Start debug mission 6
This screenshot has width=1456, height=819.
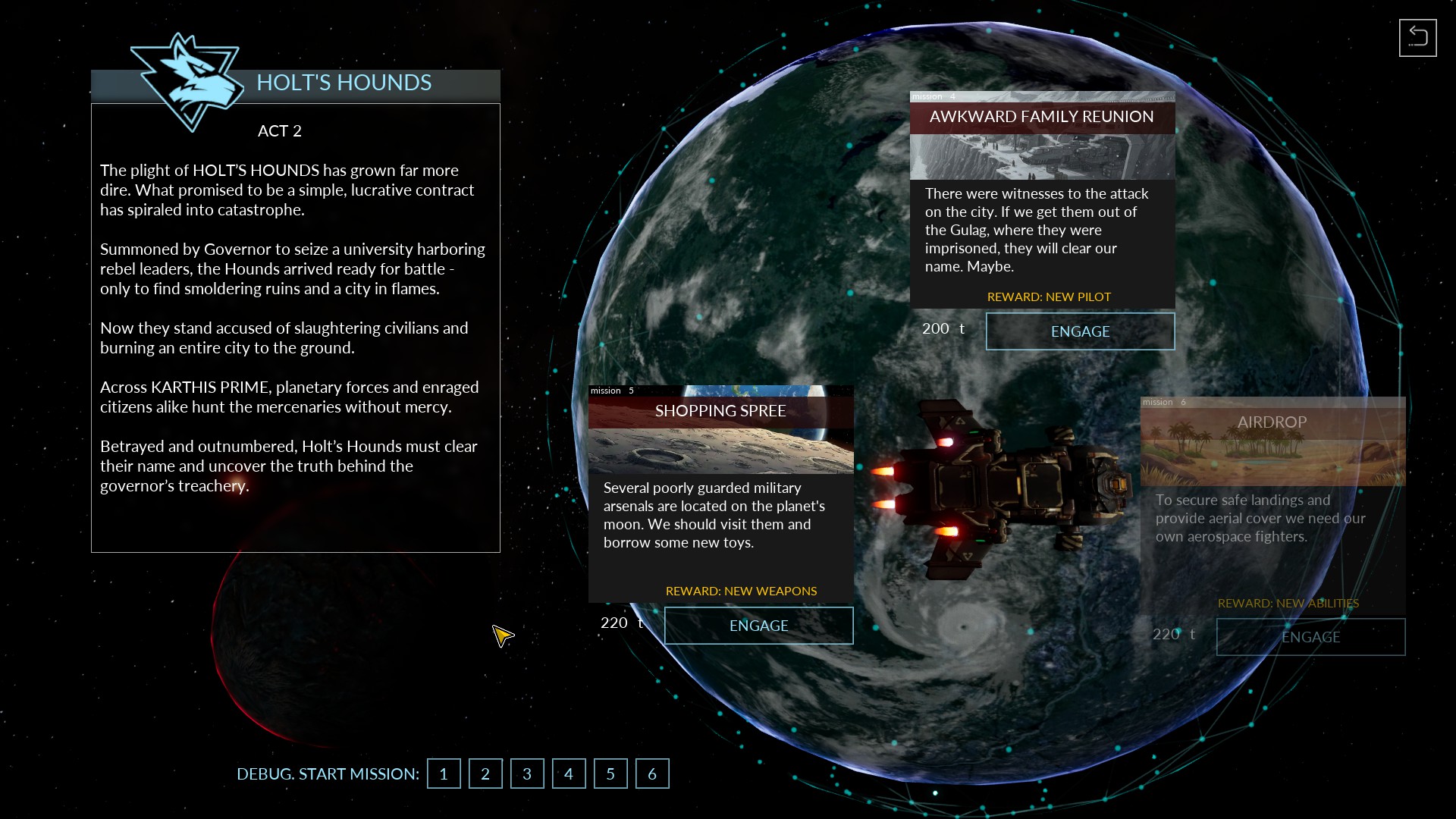point(652,773)
